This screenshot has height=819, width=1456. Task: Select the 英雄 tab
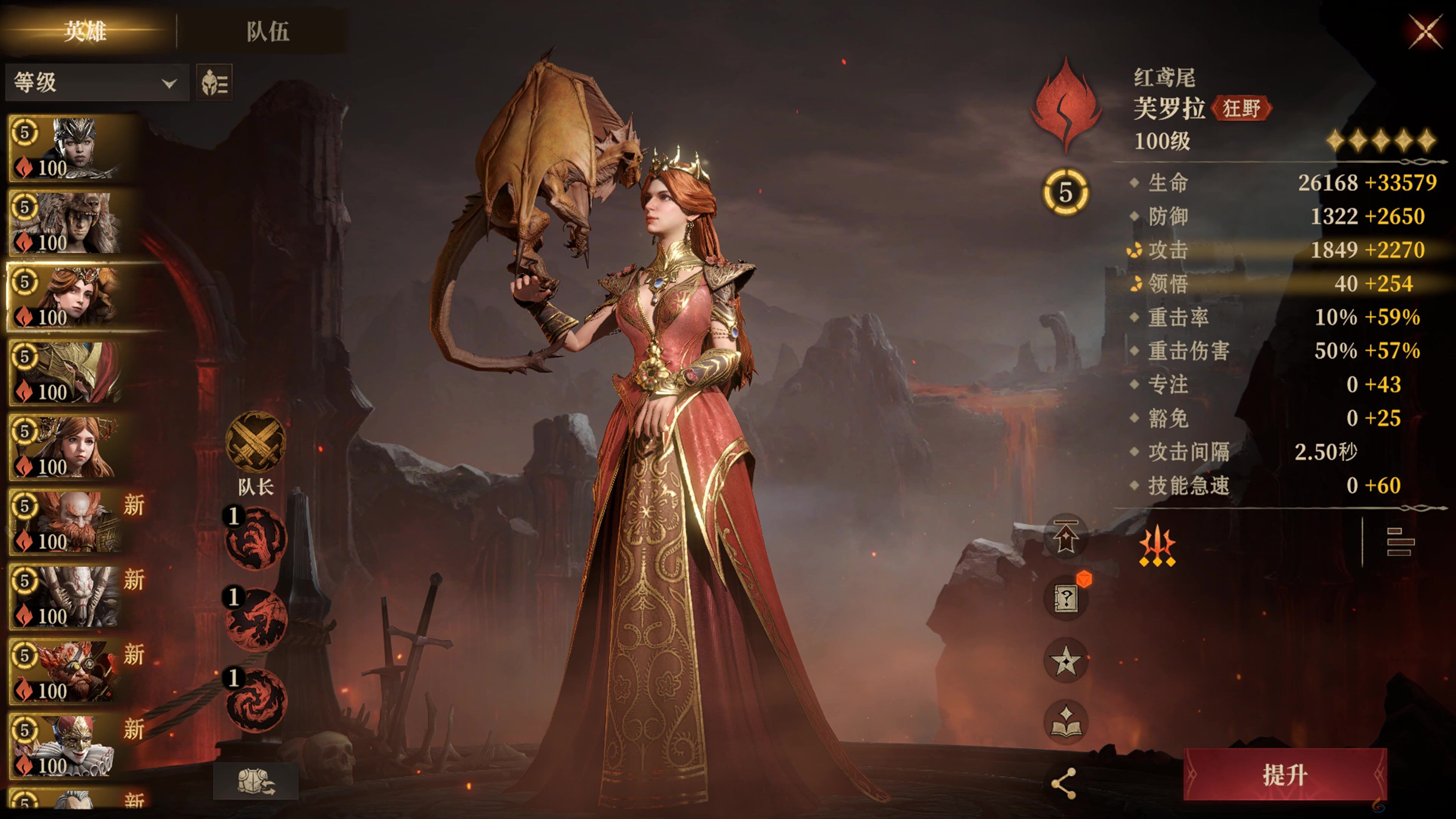pos(85,31)
